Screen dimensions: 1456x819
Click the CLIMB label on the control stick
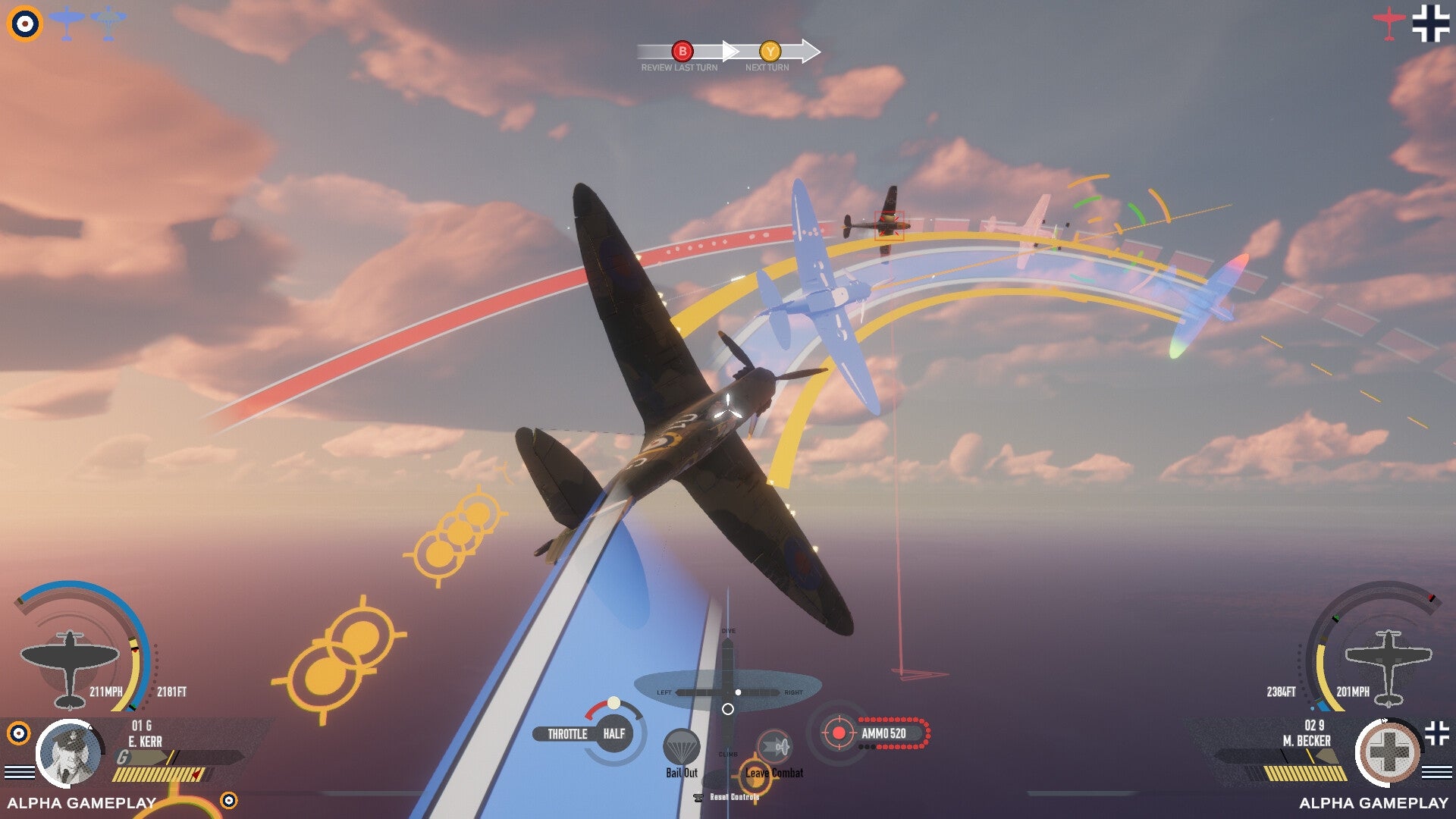(729, 755)
